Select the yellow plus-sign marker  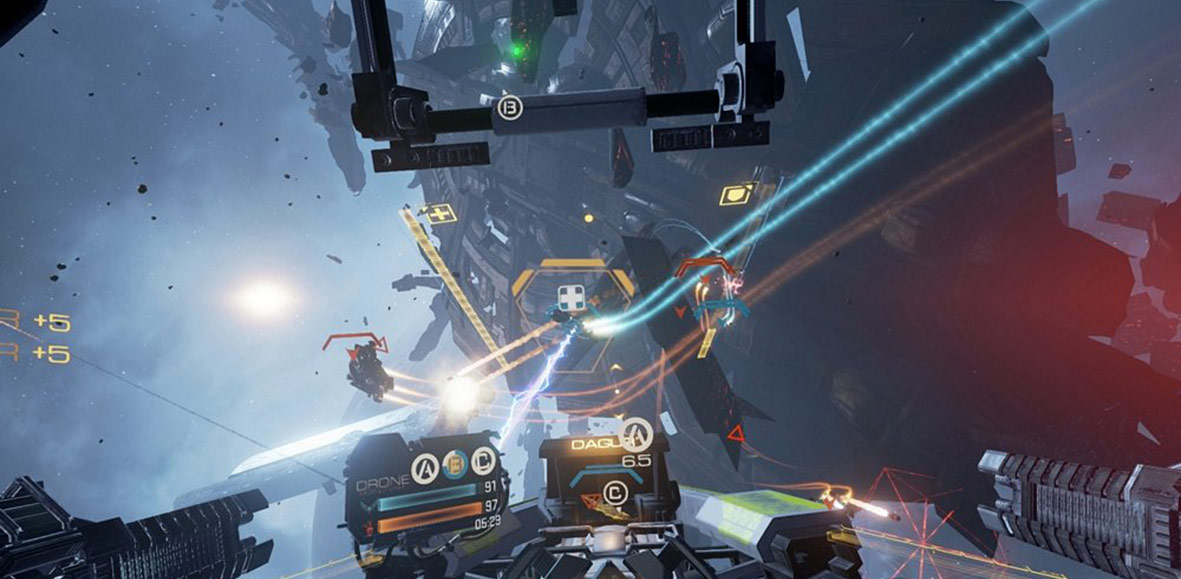(x=437, y=212)
